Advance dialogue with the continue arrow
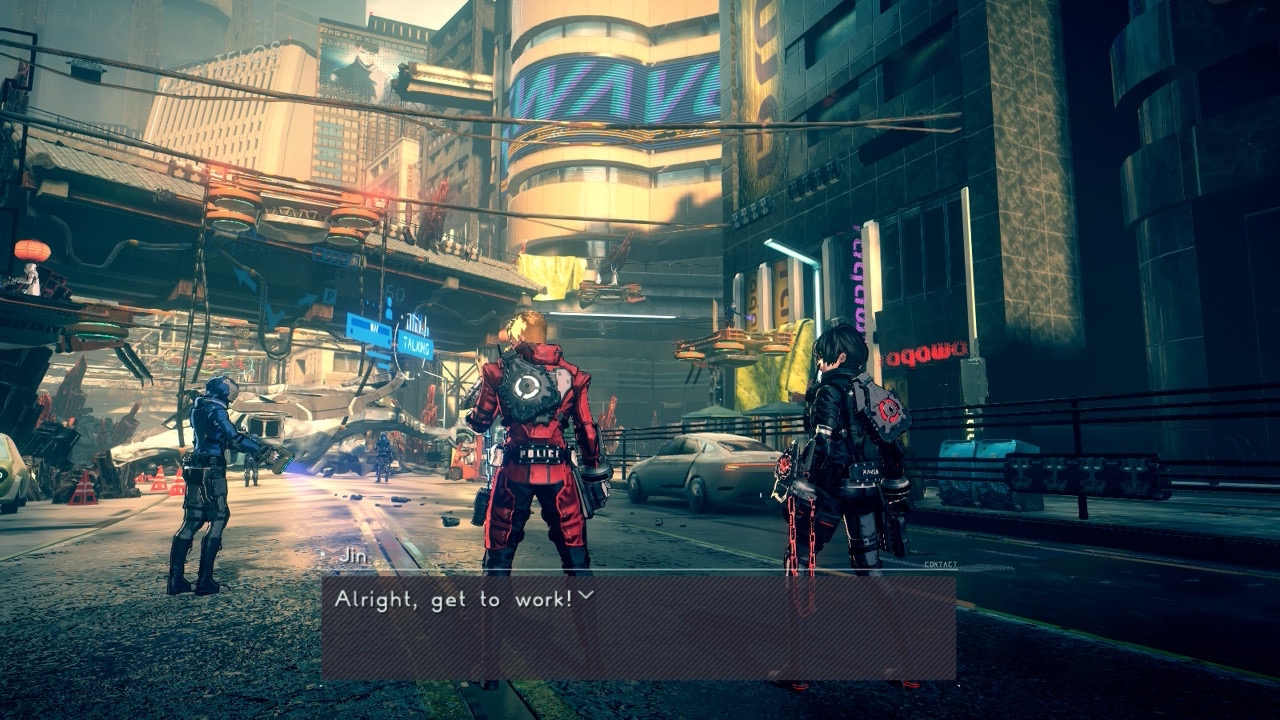The image size is (1280, 720). point(586,596)
